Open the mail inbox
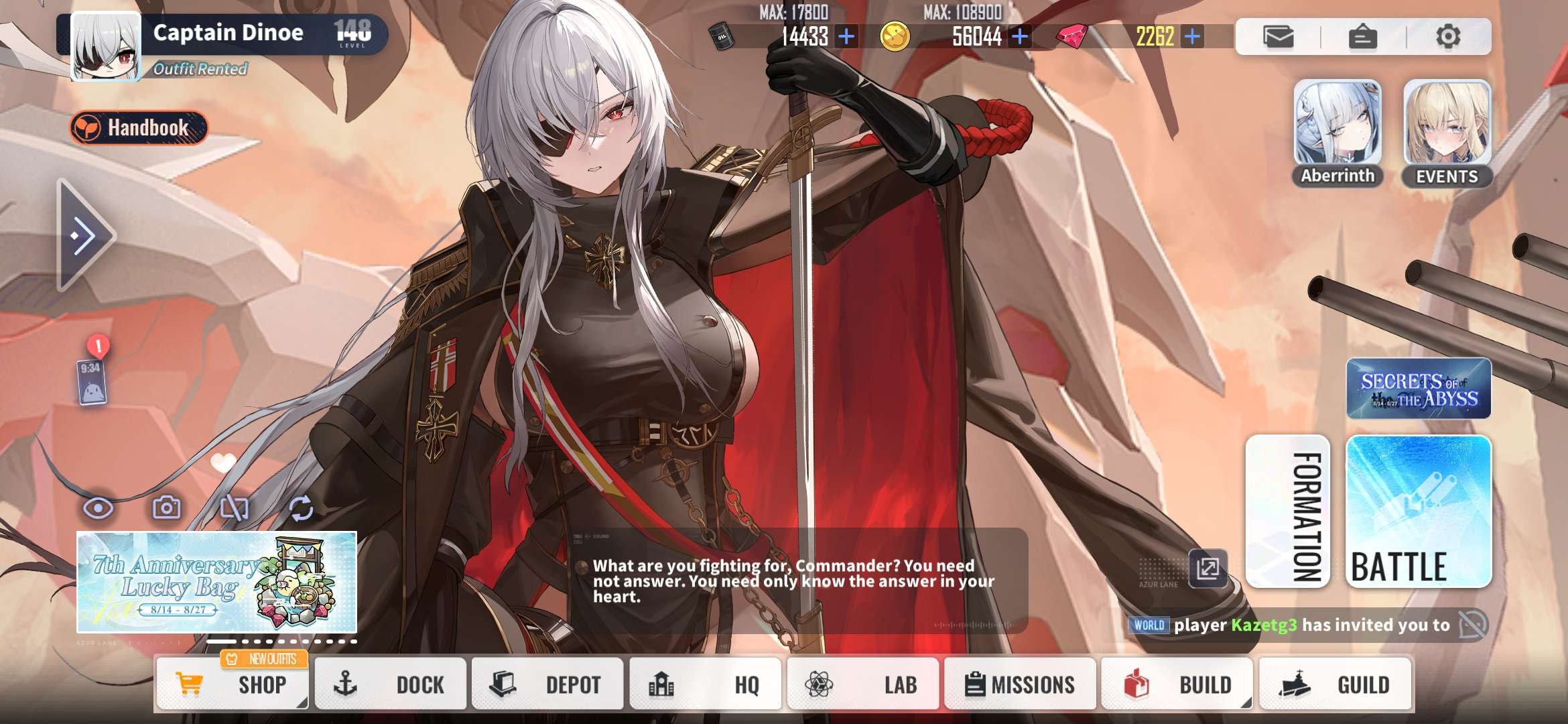The height and width of the screenshot is (724, 1568). coord(1278,36)
